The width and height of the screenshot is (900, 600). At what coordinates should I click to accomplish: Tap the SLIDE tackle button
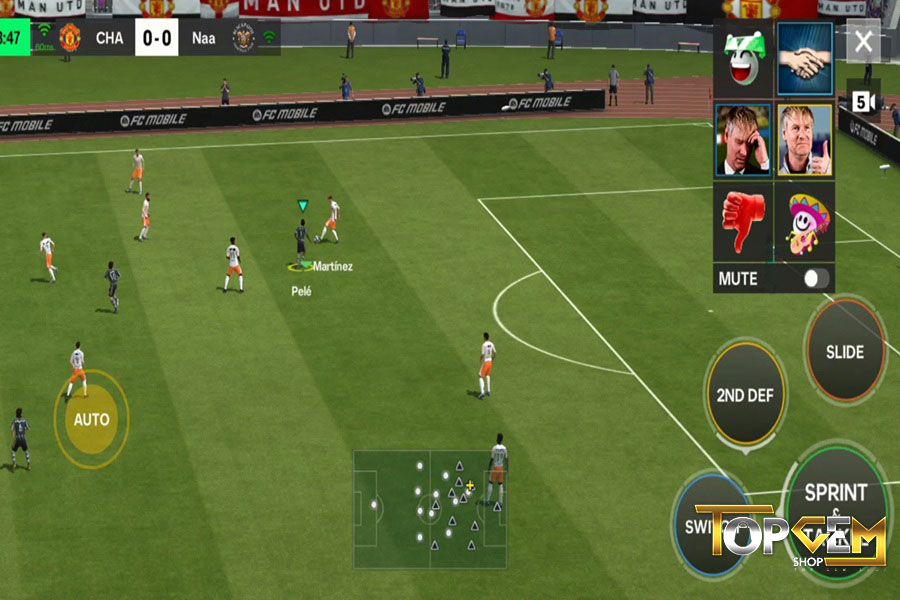click(845, 351)
